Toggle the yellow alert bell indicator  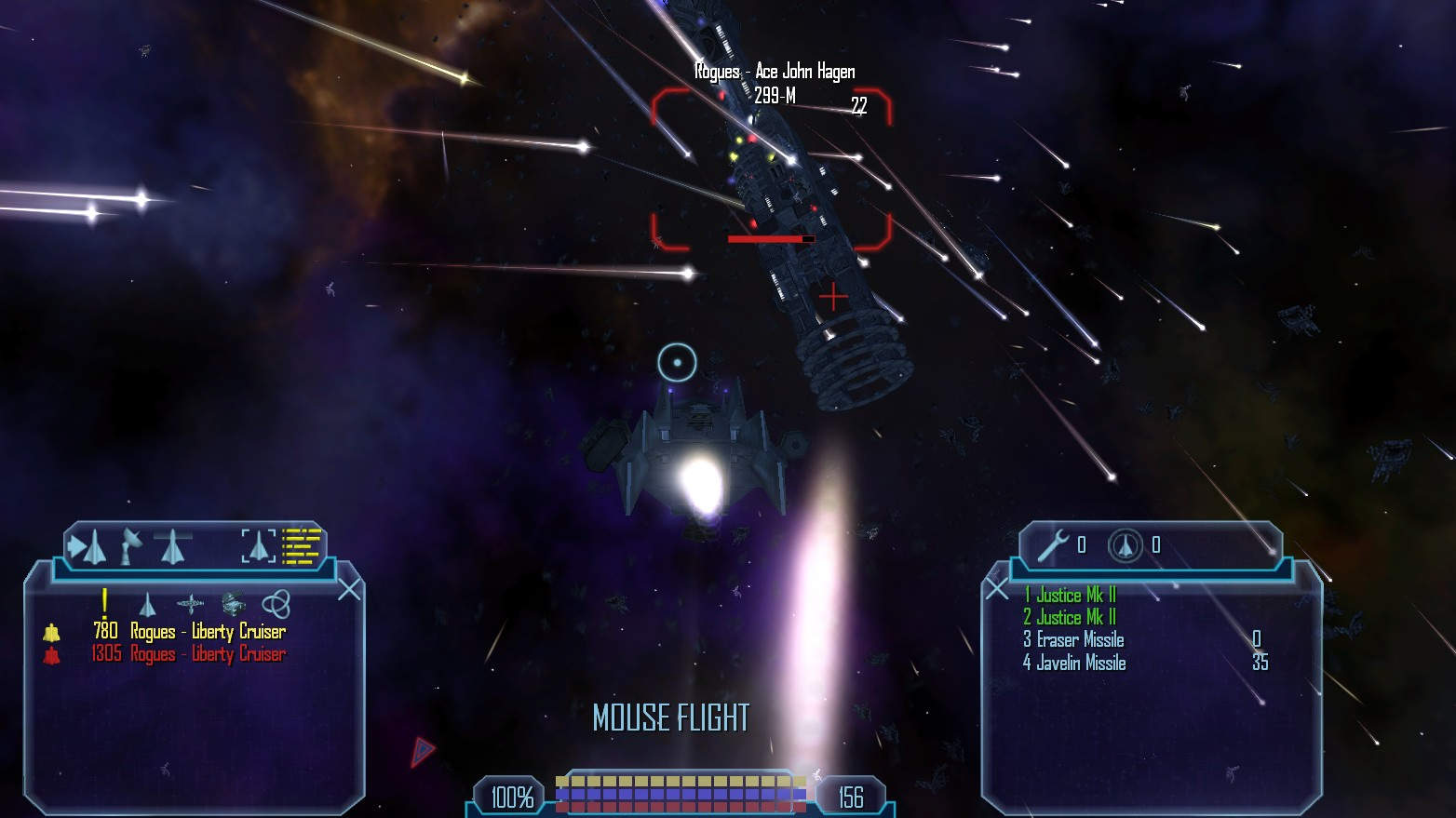51,632
